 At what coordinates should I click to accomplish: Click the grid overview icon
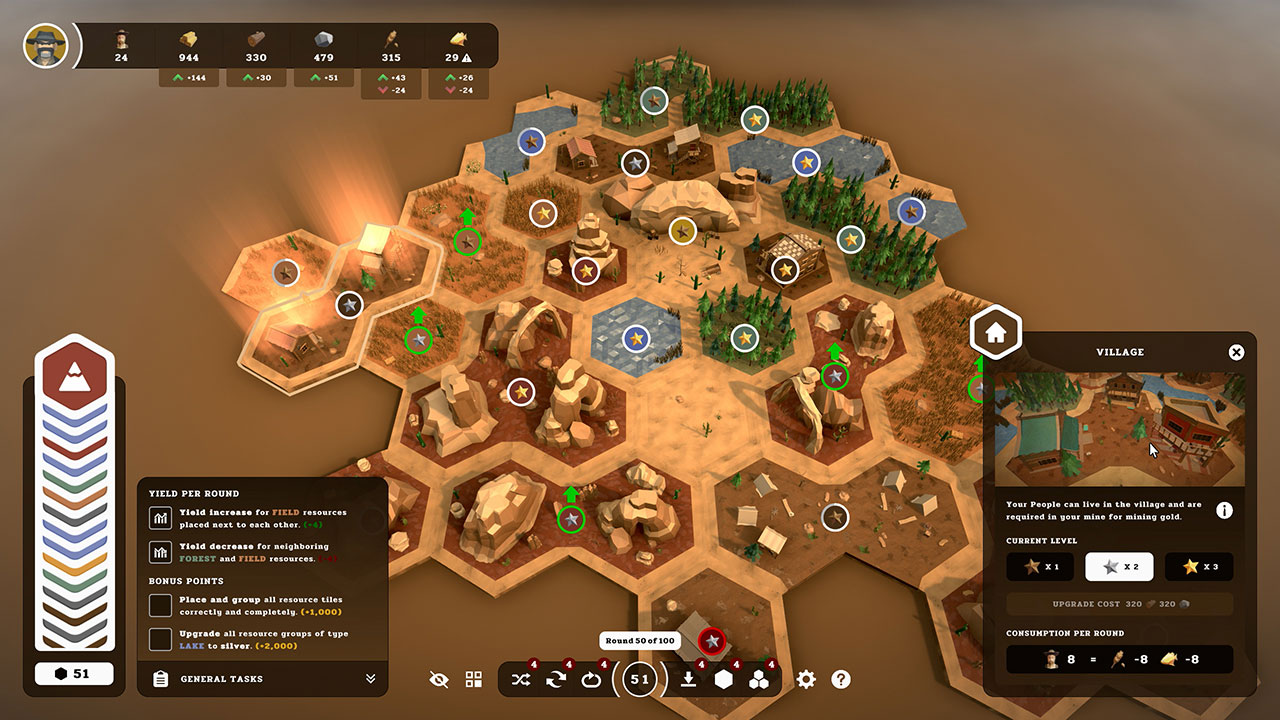click(x=474, y=679)
